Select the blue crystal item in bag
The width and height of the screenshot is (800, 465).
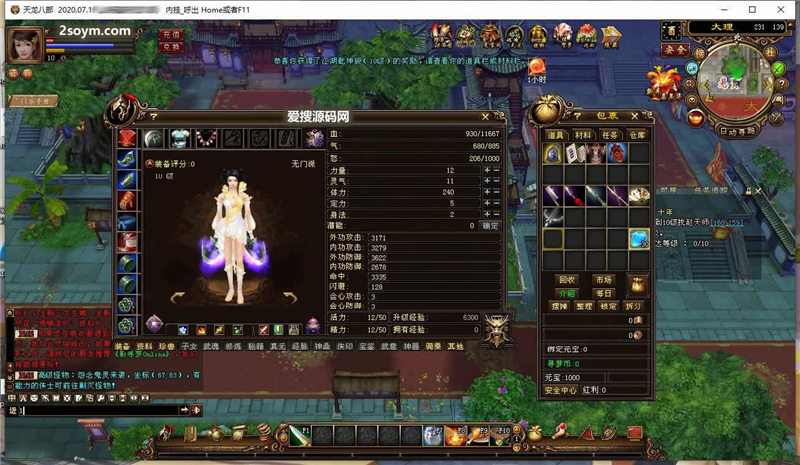[639, 239]
